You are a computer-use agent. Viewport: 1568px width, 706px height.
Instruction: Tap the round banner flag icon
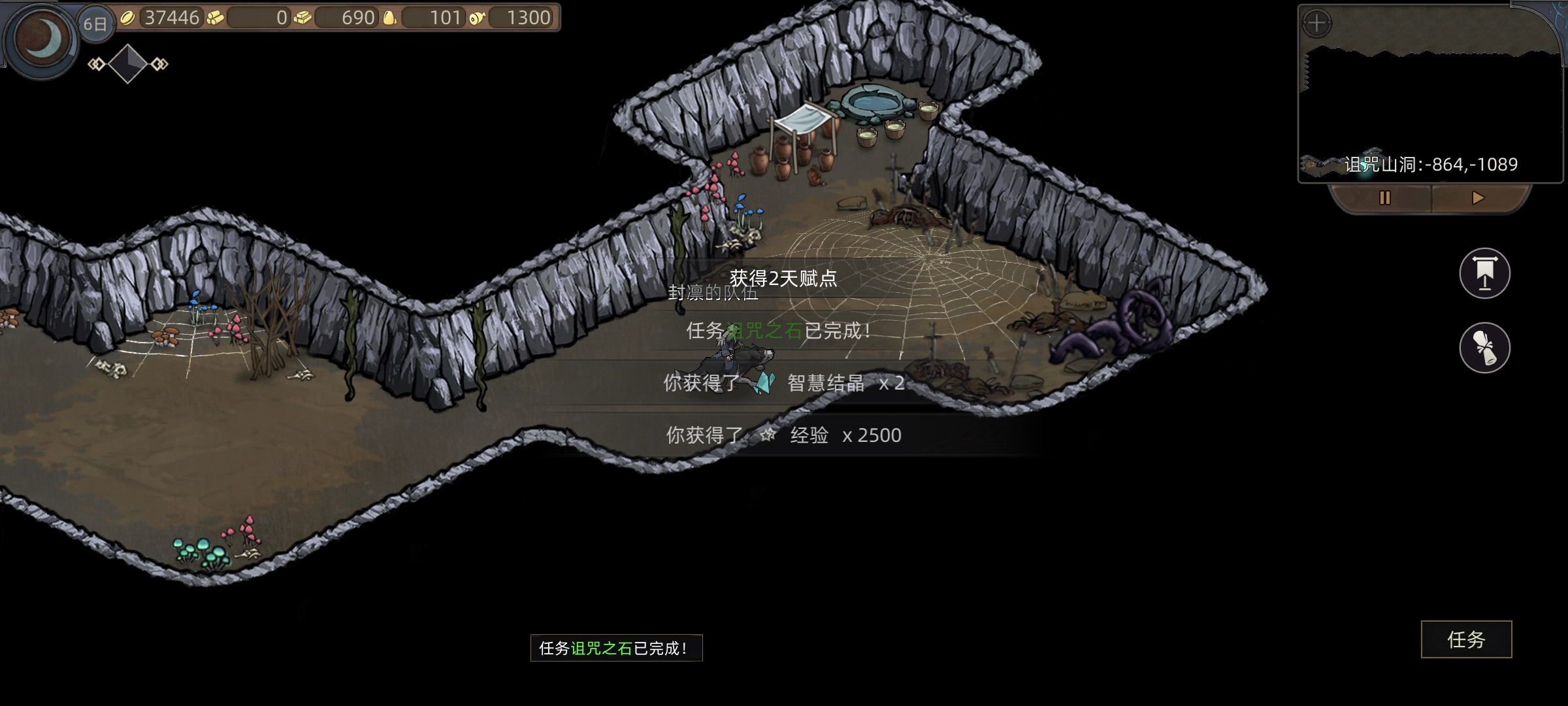point(1484,273)
